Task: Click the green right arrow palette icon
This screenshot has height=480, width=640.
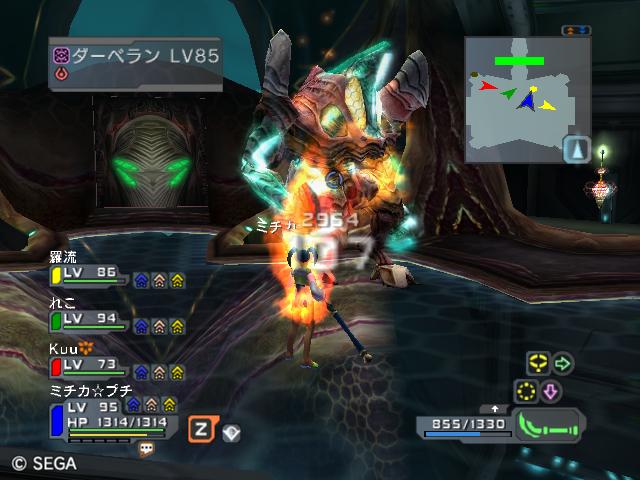Action: coord(562,364)
